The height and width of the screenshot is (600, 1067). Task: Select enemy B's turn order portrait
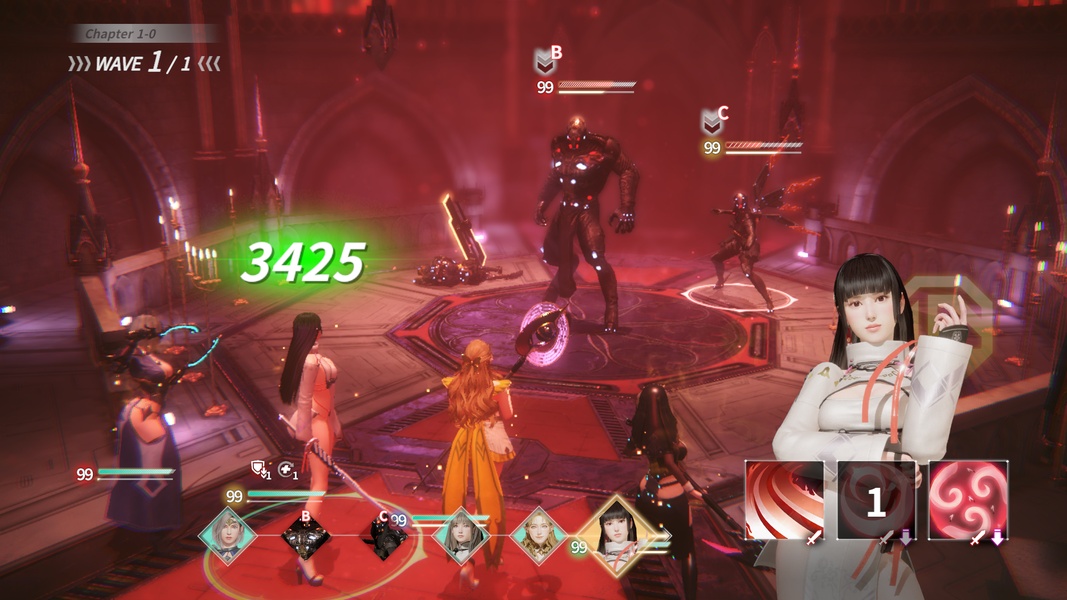[306, 537]
